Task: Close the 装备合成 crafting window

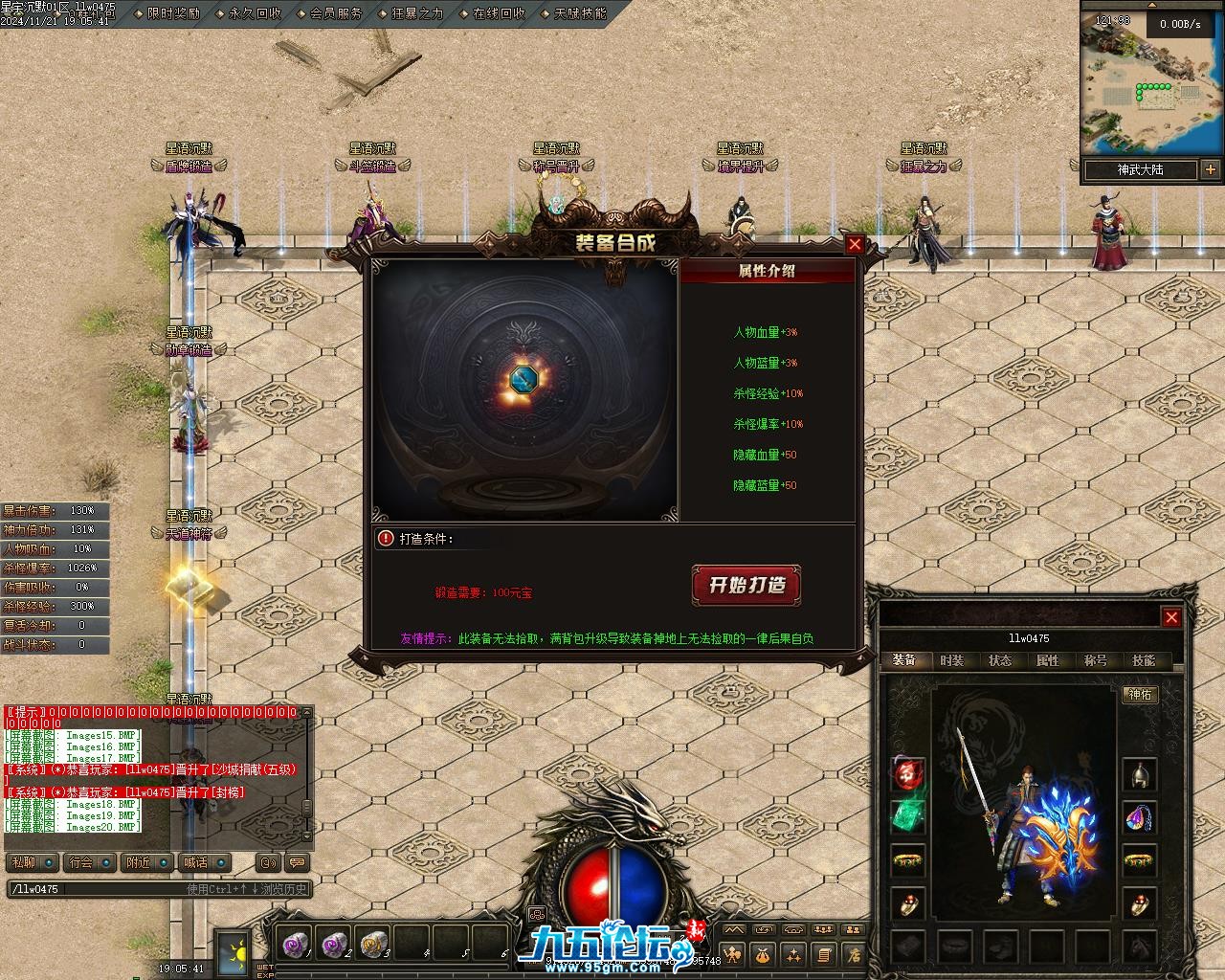Action: tap(855, 244)
